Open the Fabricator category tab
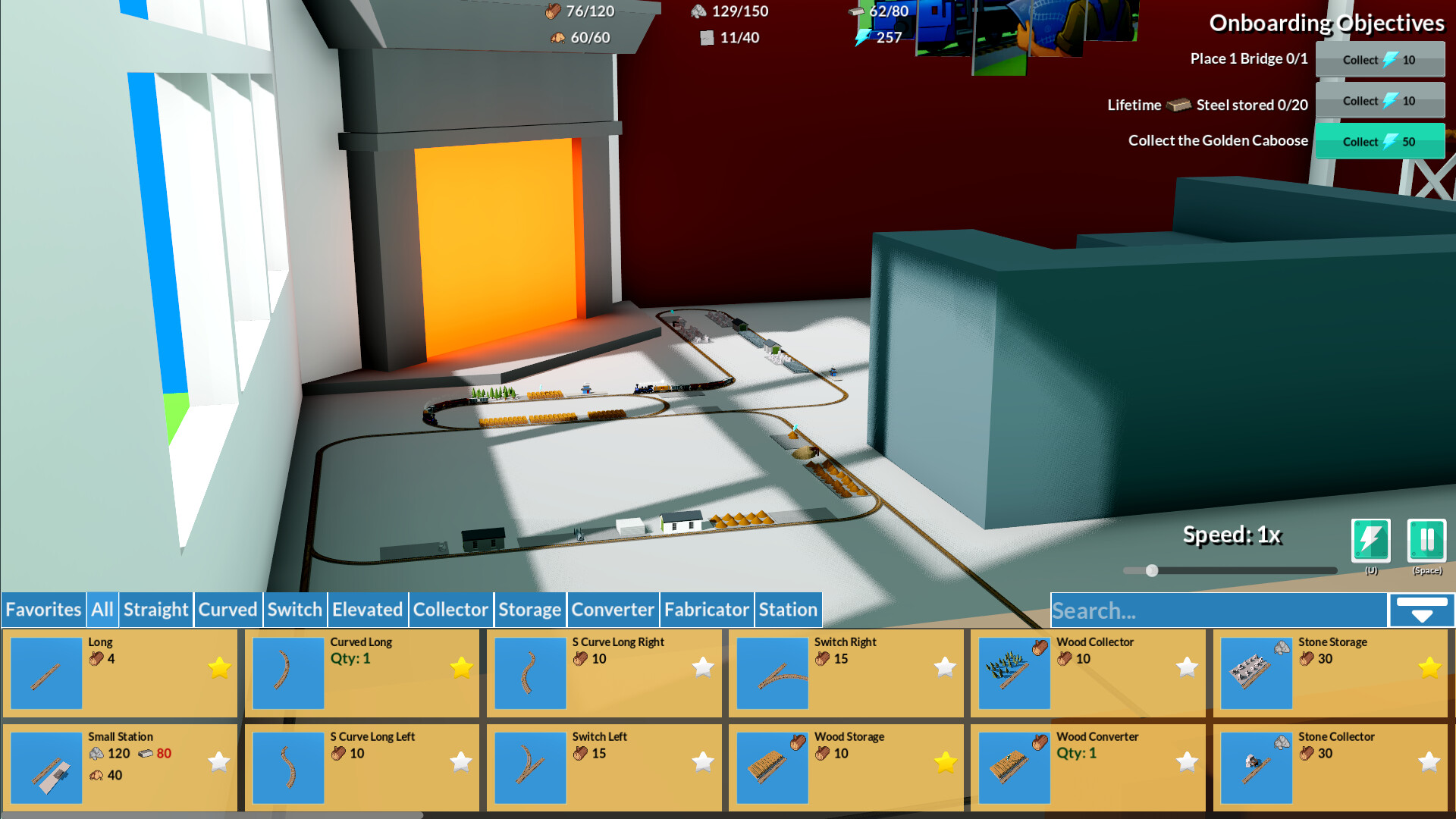Image resolution: width=1456 pixels, height=819 pixels. pyautogui.click(x=706, y=609)
